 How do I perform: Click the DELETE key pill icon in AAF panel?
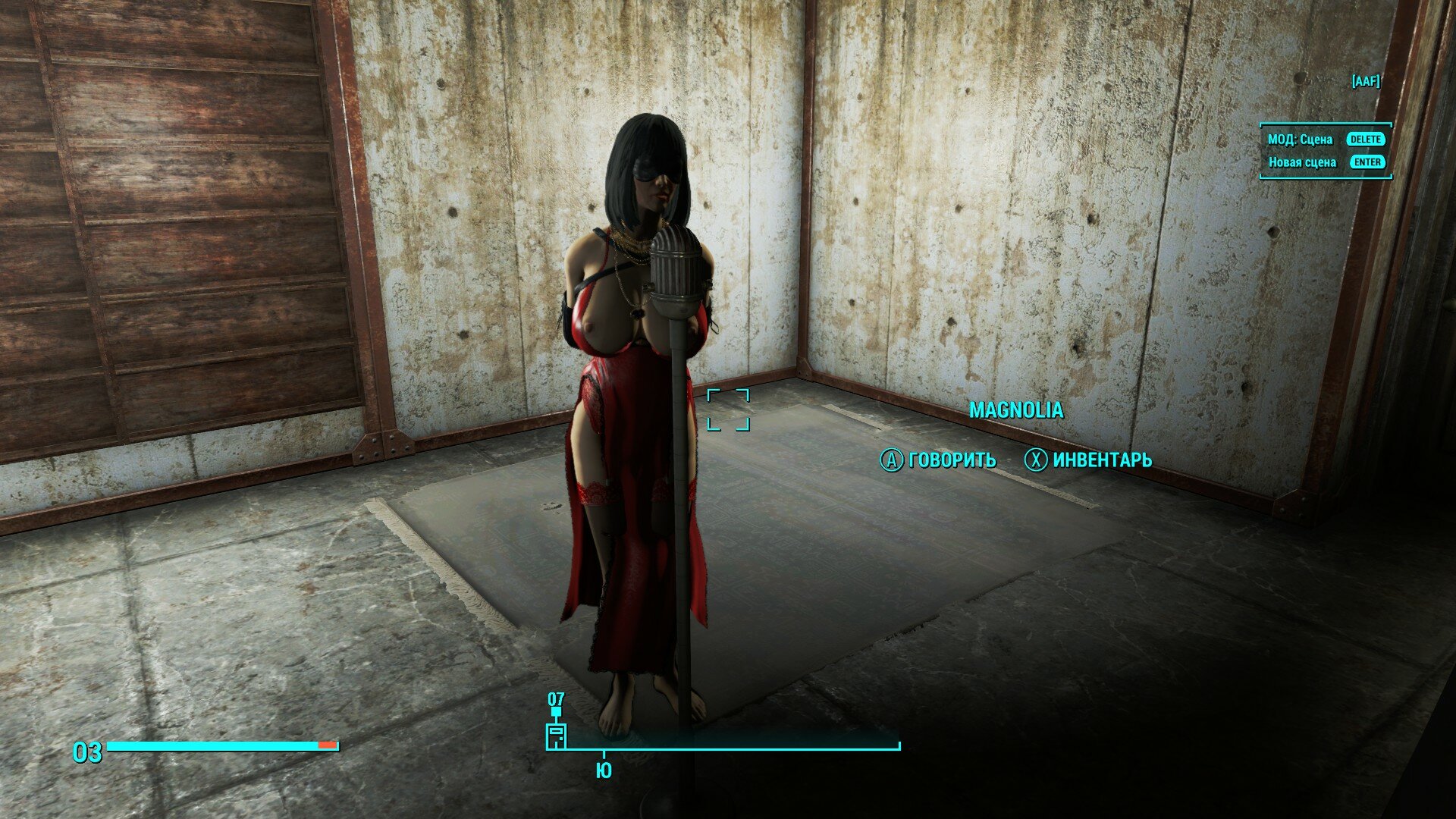pos(1364,140)
